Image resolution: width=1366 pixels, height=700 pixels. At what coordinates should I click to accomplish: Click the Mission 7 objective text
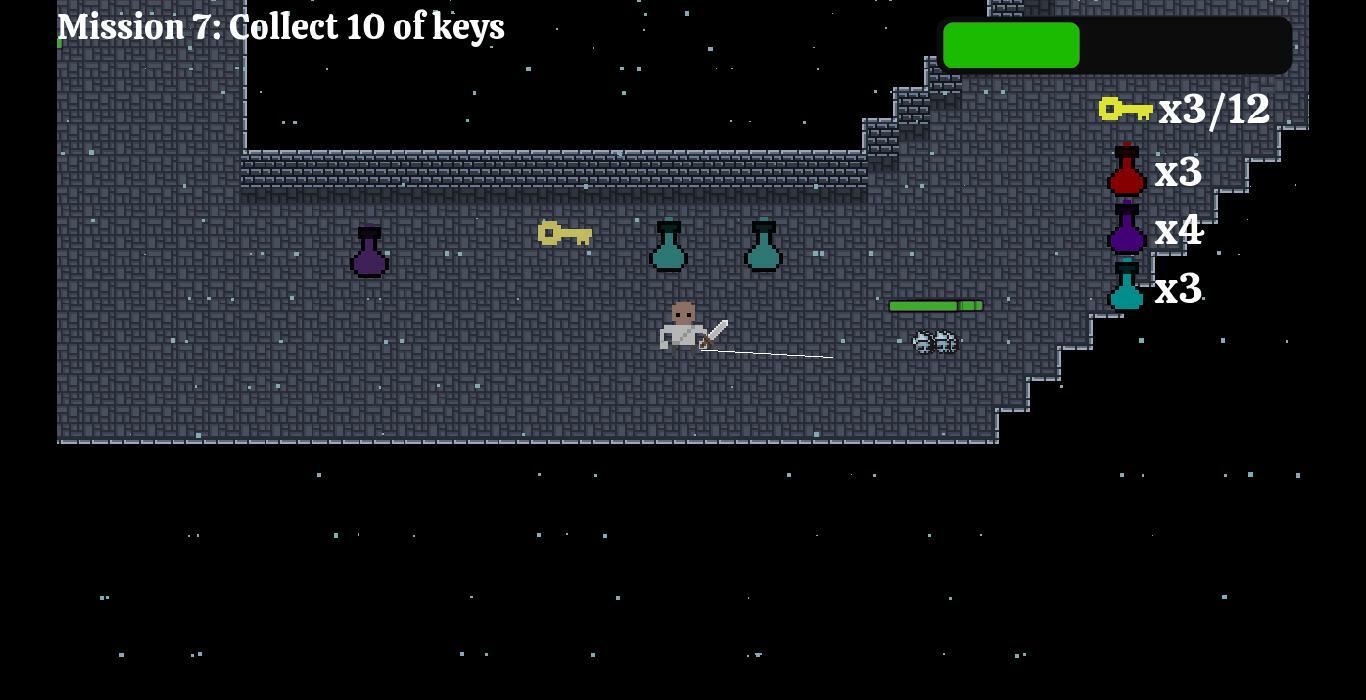(x=281, y=27)
